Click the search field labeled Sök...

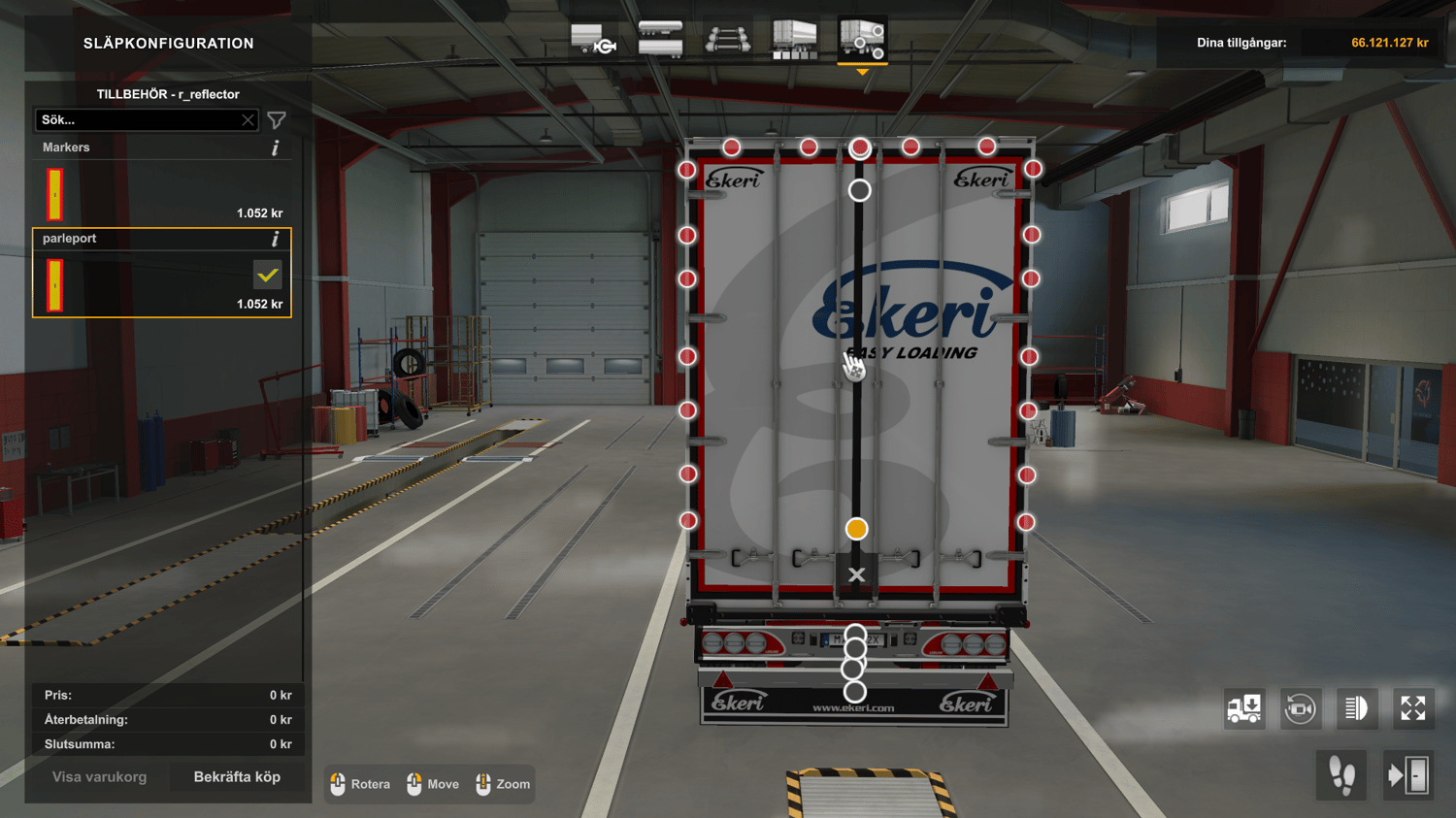[136, 120]
